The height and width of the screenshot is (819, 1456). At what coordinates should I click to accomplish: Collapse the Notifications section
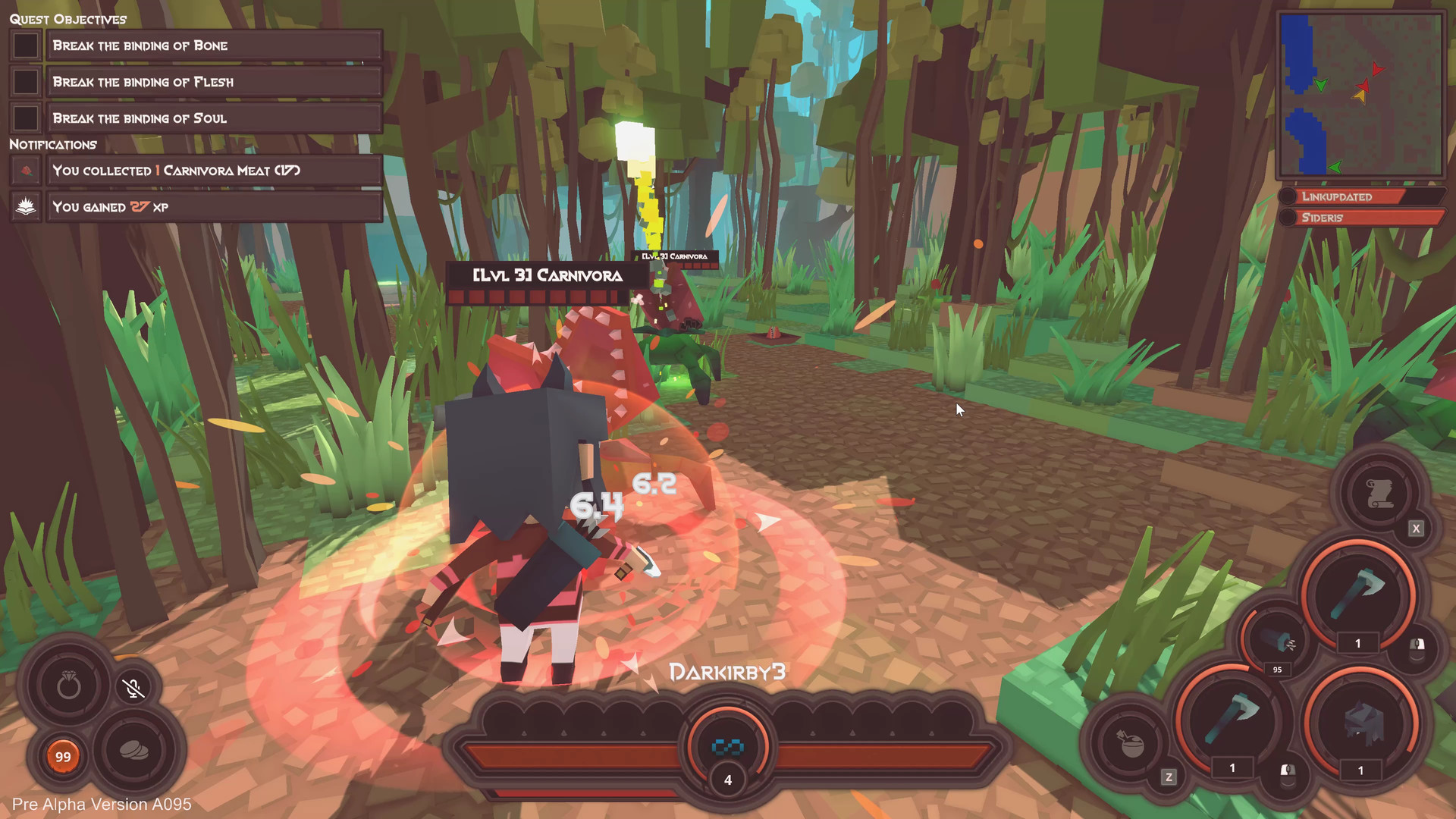coord(53,144)
